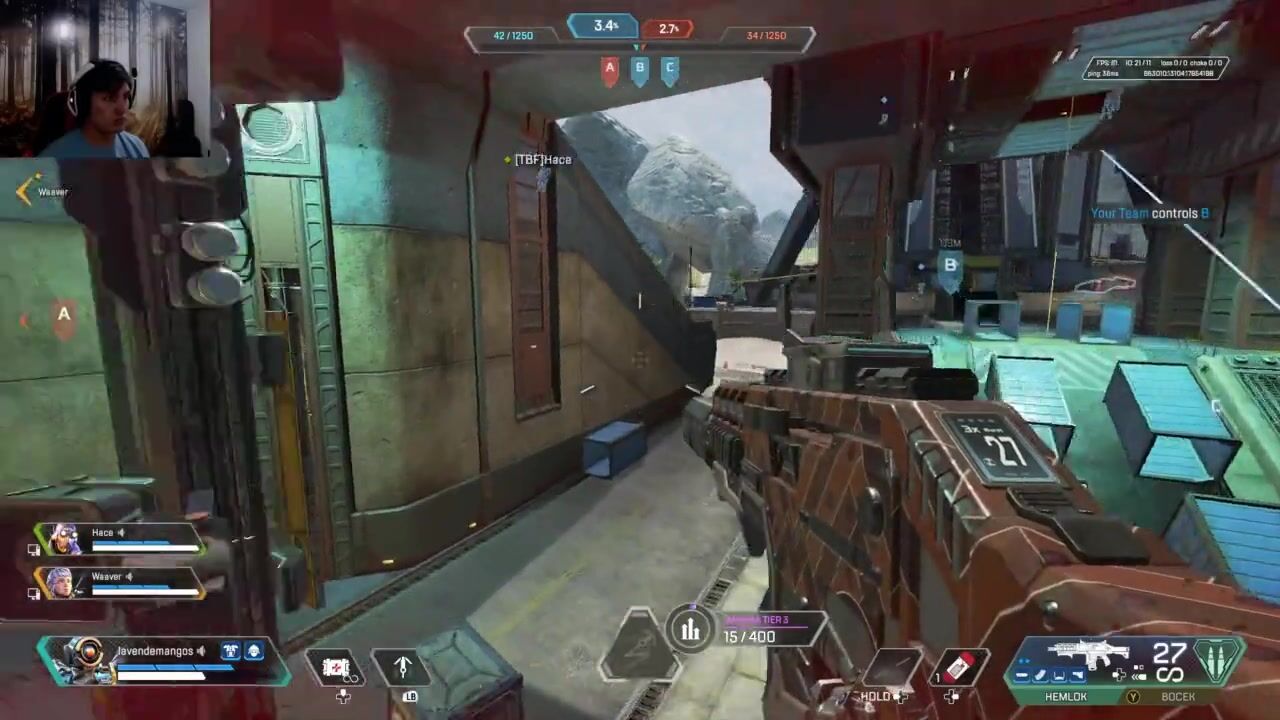
Task: Switch to the Bocek weapon label
Action: (x=1177, y=697)
